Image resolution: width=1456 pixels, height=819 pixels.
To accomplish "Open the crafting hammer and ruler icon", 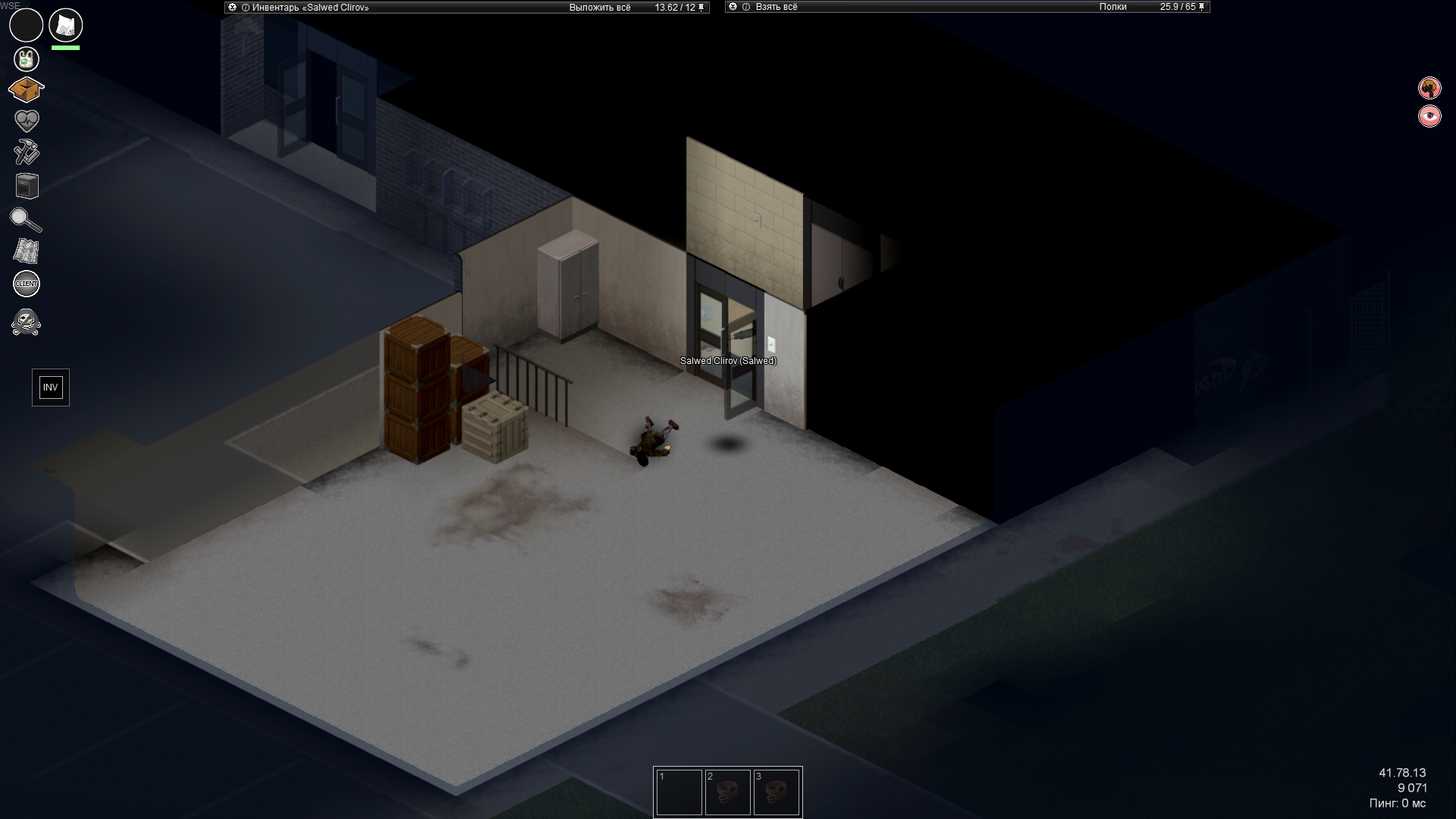I will [x=26, y=152].
